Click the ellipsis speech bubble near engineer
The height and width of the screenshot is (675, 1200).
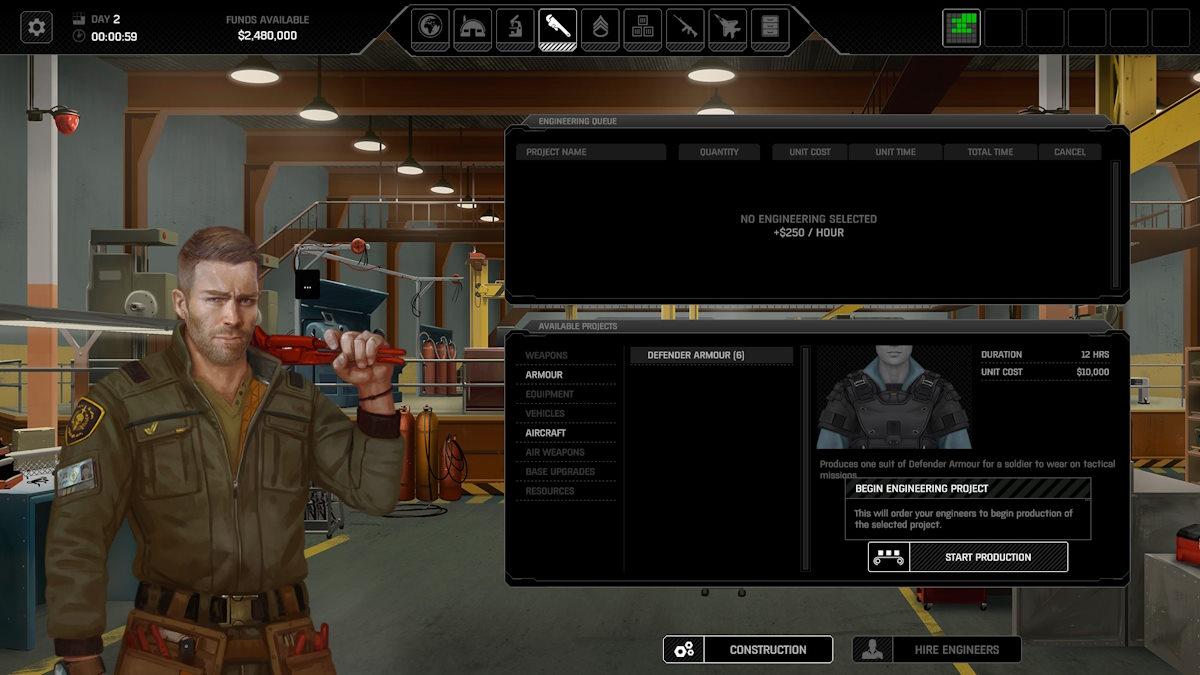[307, 285]
